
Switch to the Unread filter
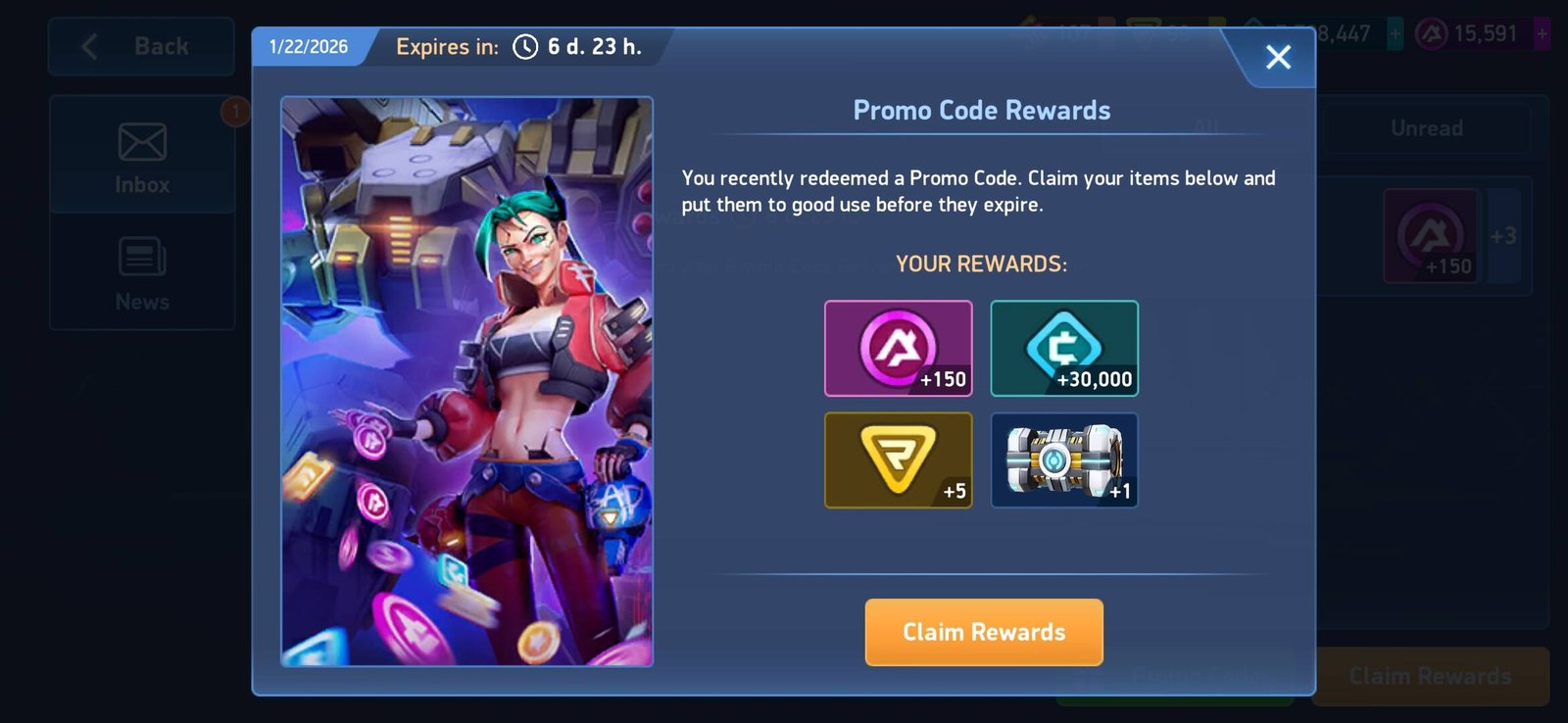(x=1426, y=128)
